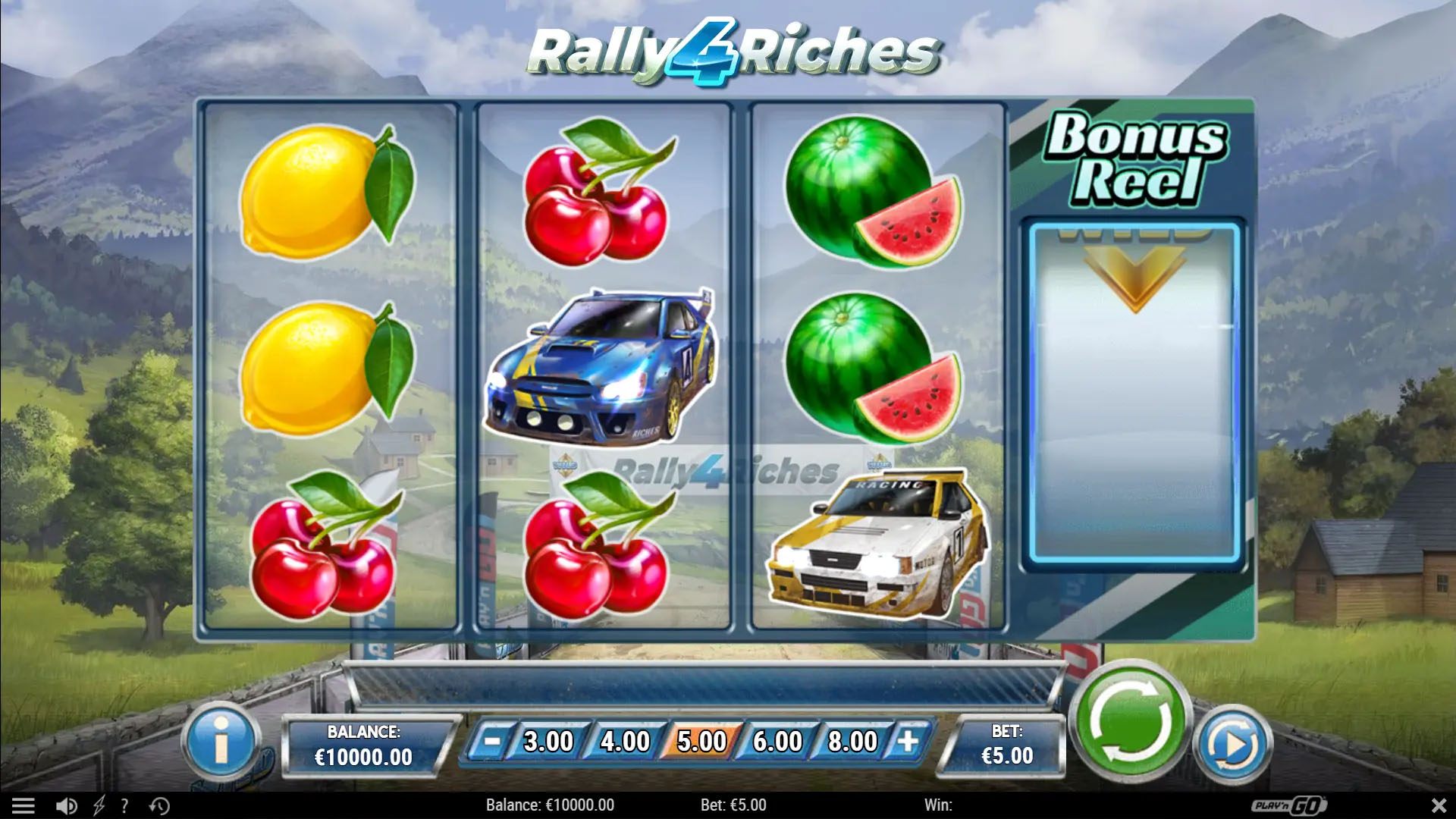Image resolution: width=1456 pixels, height=819 pixels.
Task: Choose the 4.00 bet chip
Action: click(x=624, y=741)
